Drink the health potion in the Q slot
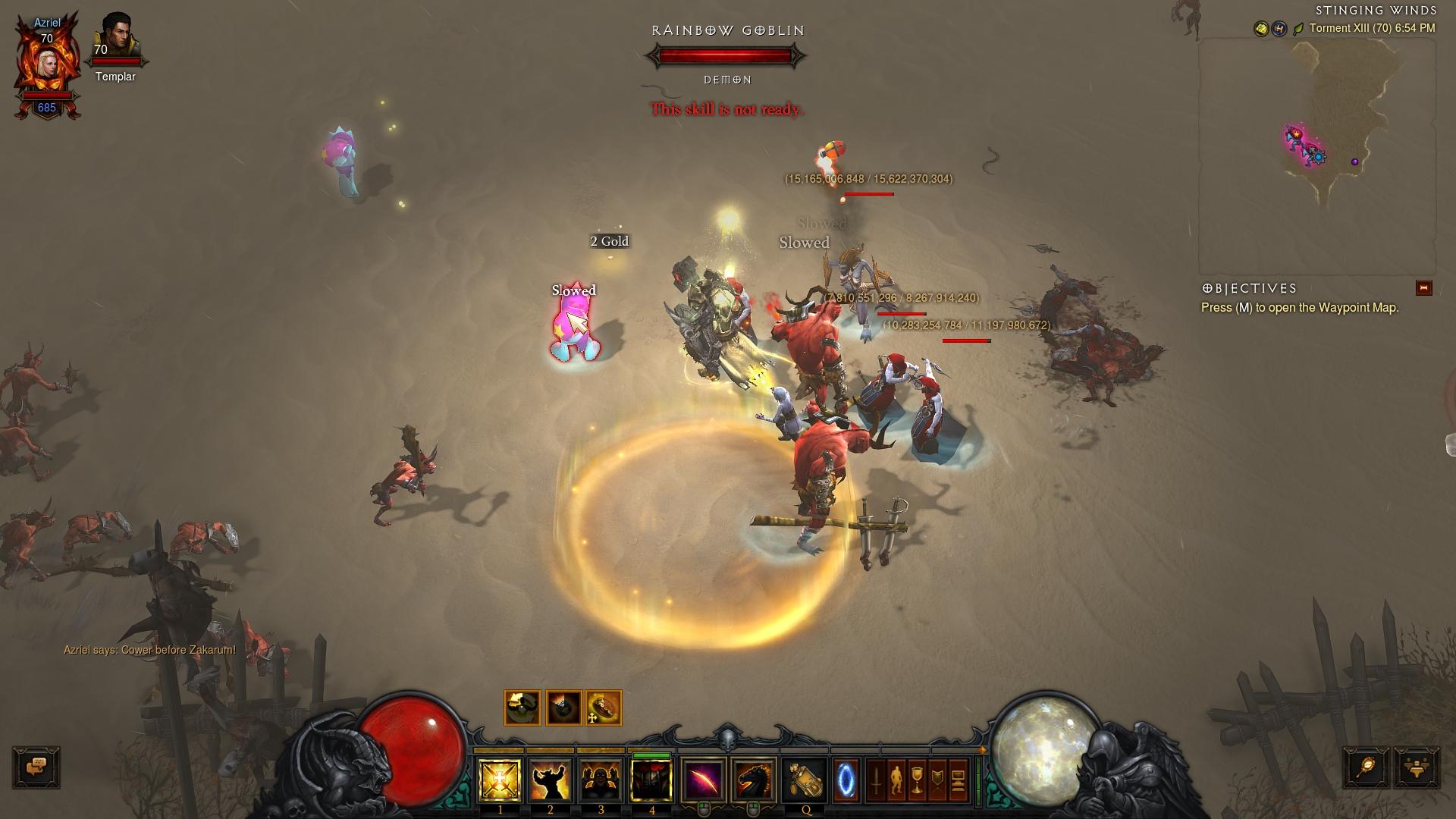Viewport: 1456px width, 819px height. coord(805,780)
